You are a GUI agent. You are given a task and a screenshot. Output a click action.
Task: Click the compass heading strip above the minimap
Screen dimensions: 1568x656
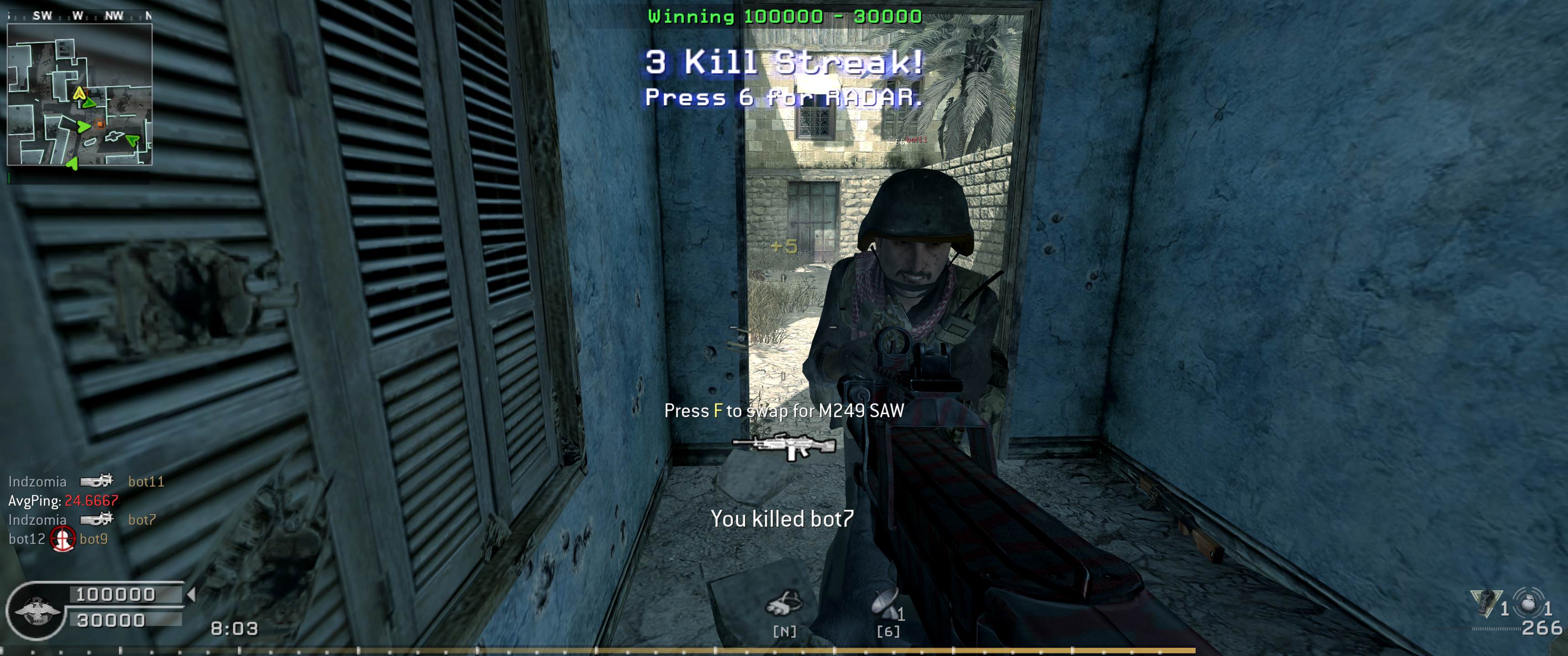[79, 16]
